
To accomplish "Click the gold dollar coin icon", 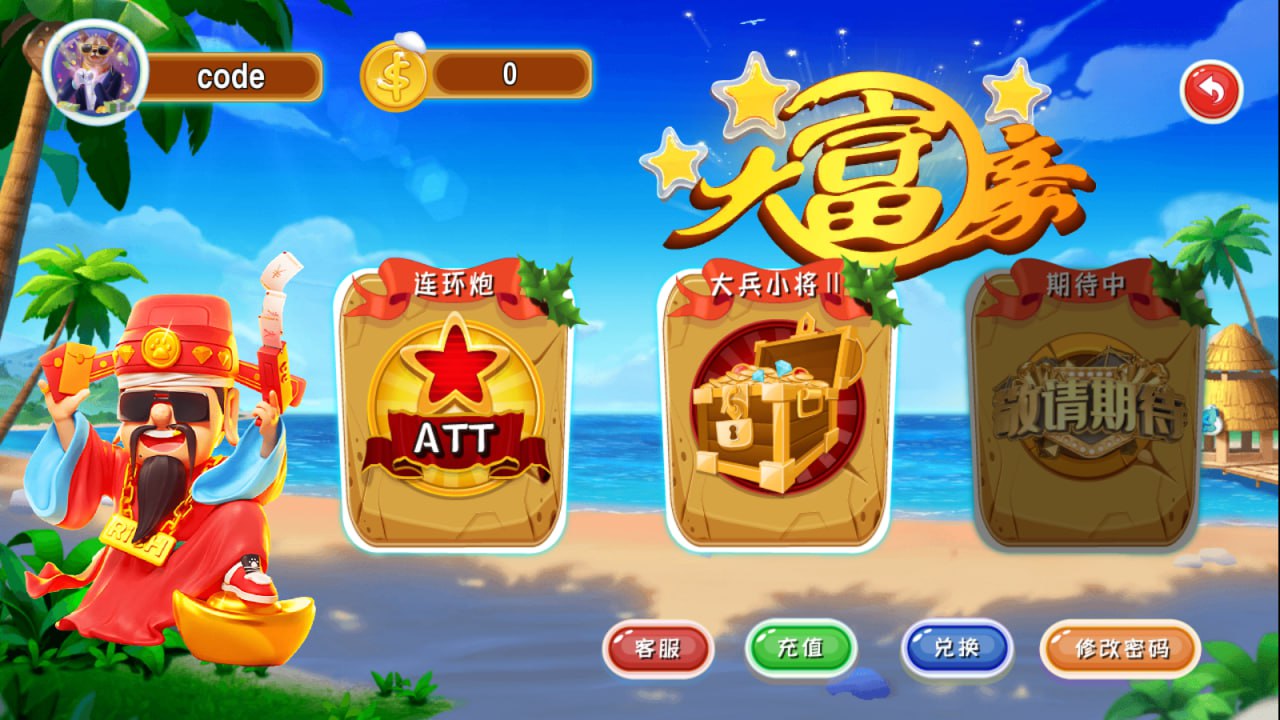I will (x=394, y=71).
